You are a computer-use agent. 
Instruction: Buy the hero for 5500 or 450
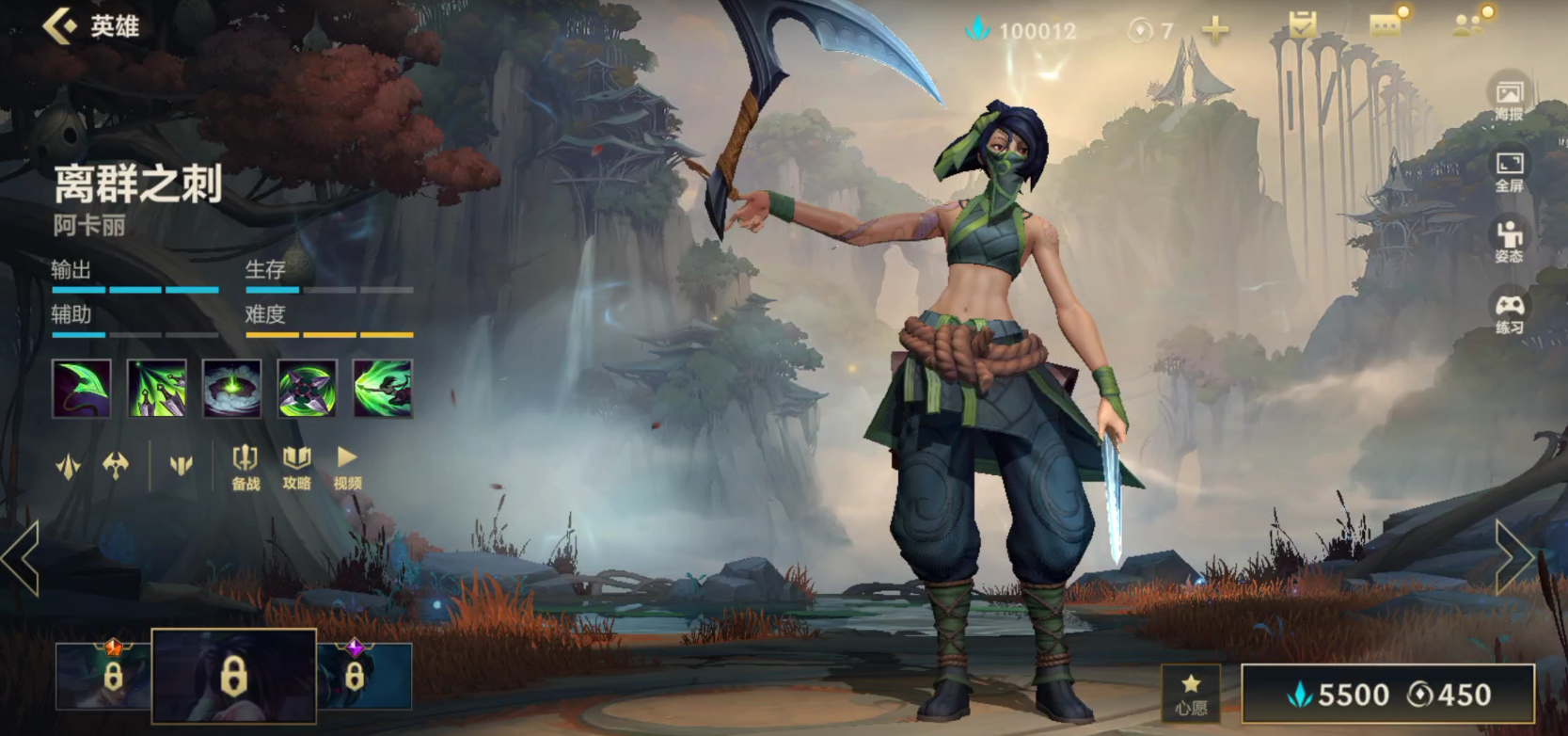tap(1388, 695)
